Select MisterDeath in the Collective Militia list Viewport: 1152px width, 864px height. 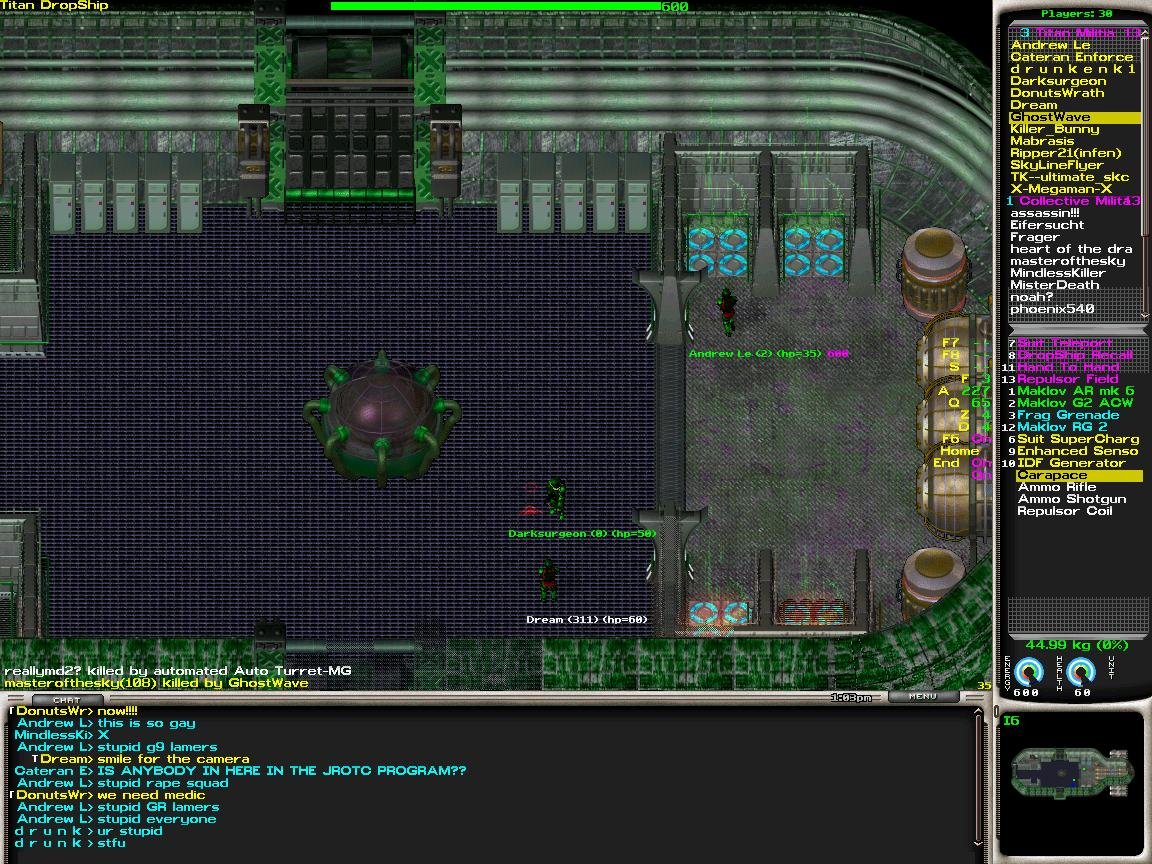point(1054,285)
